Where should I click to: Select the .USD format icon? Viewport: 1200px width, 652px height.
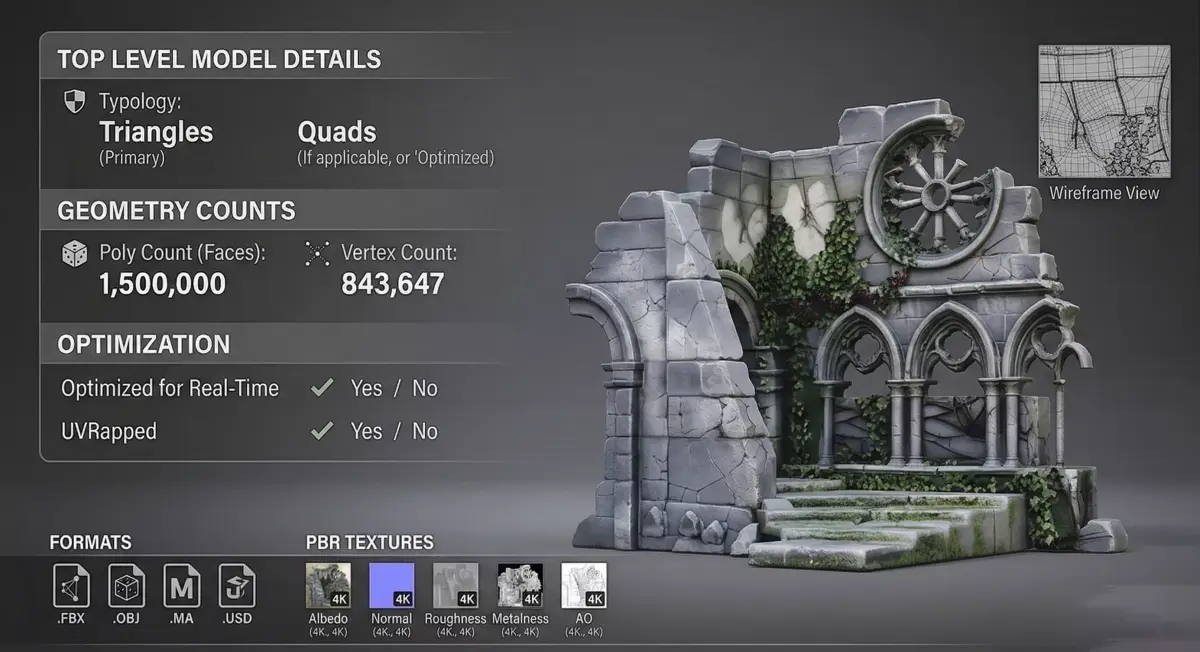[237, 585]
